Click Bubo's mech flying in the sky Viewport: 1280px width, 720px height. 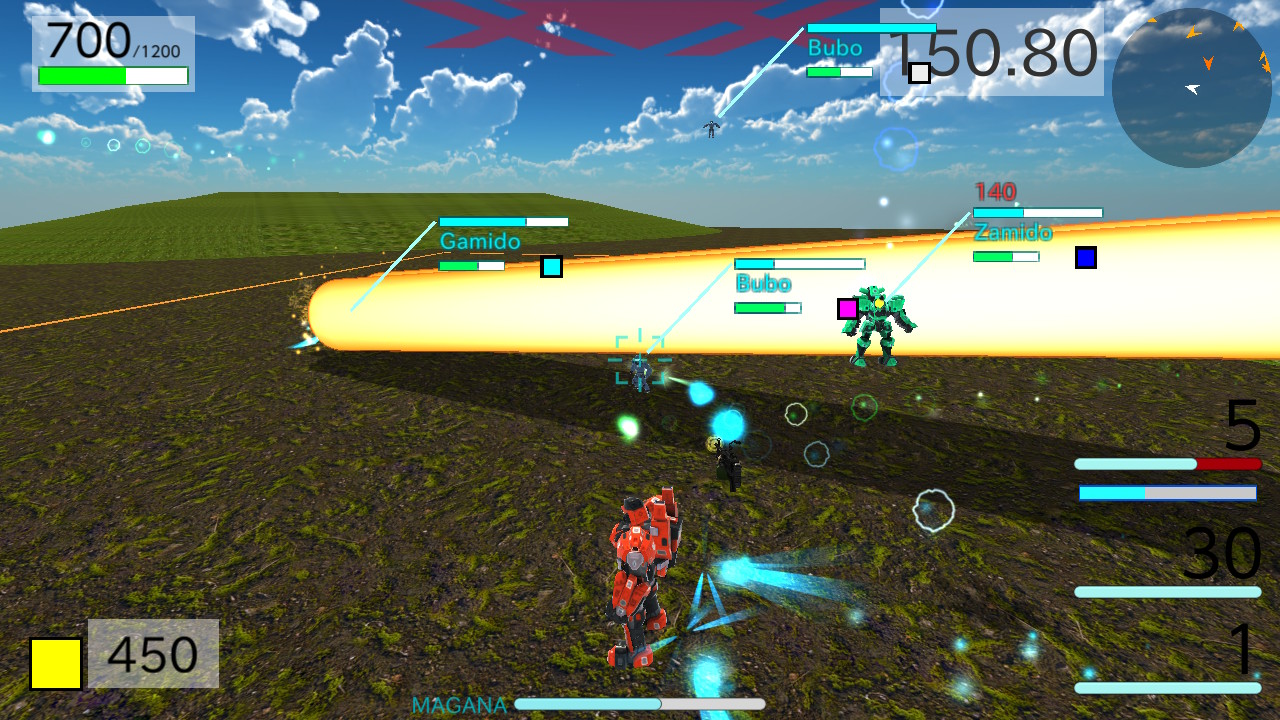click(x=709, y=127)
